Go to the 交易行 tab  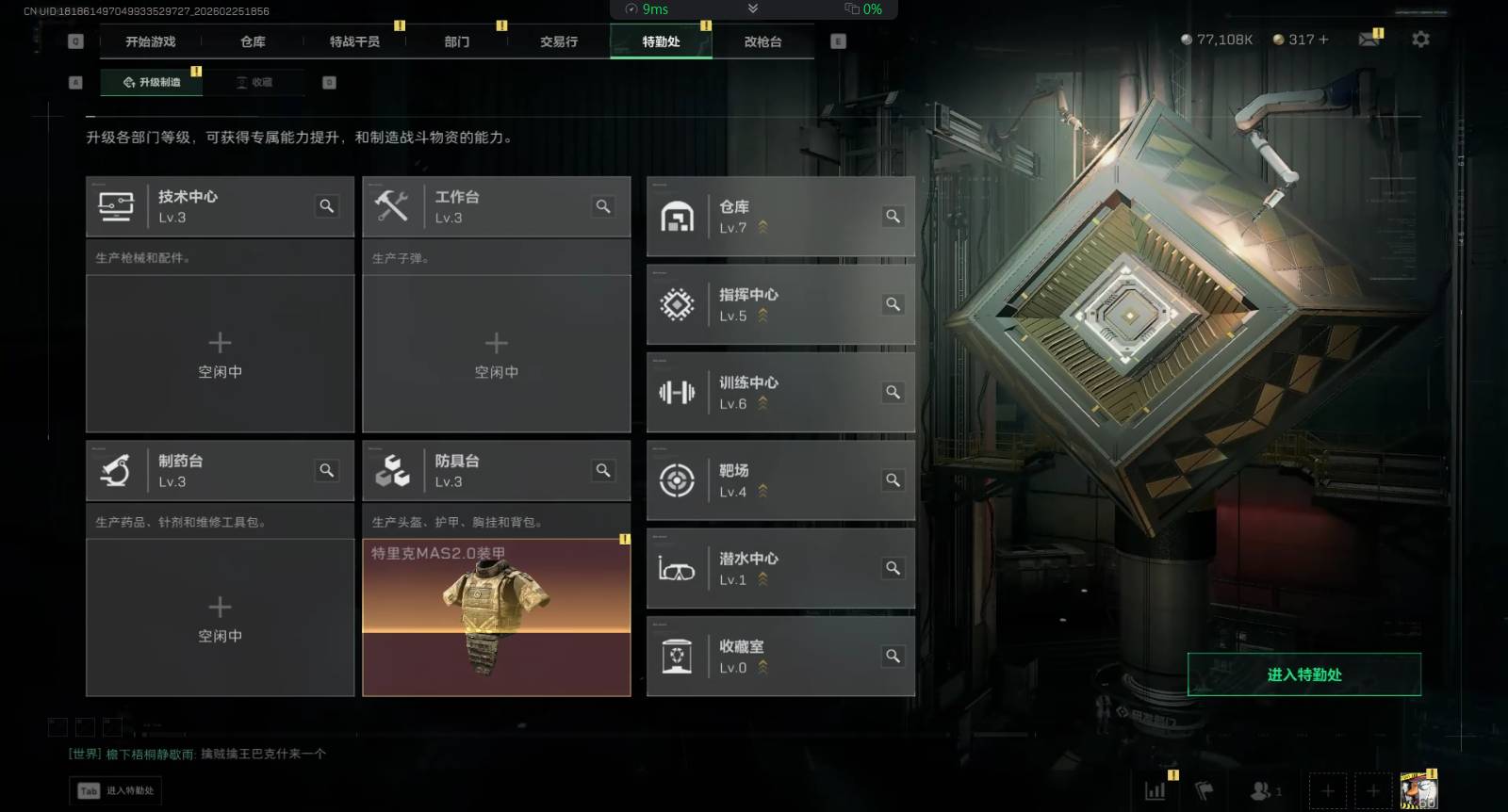tap(559, 41)
